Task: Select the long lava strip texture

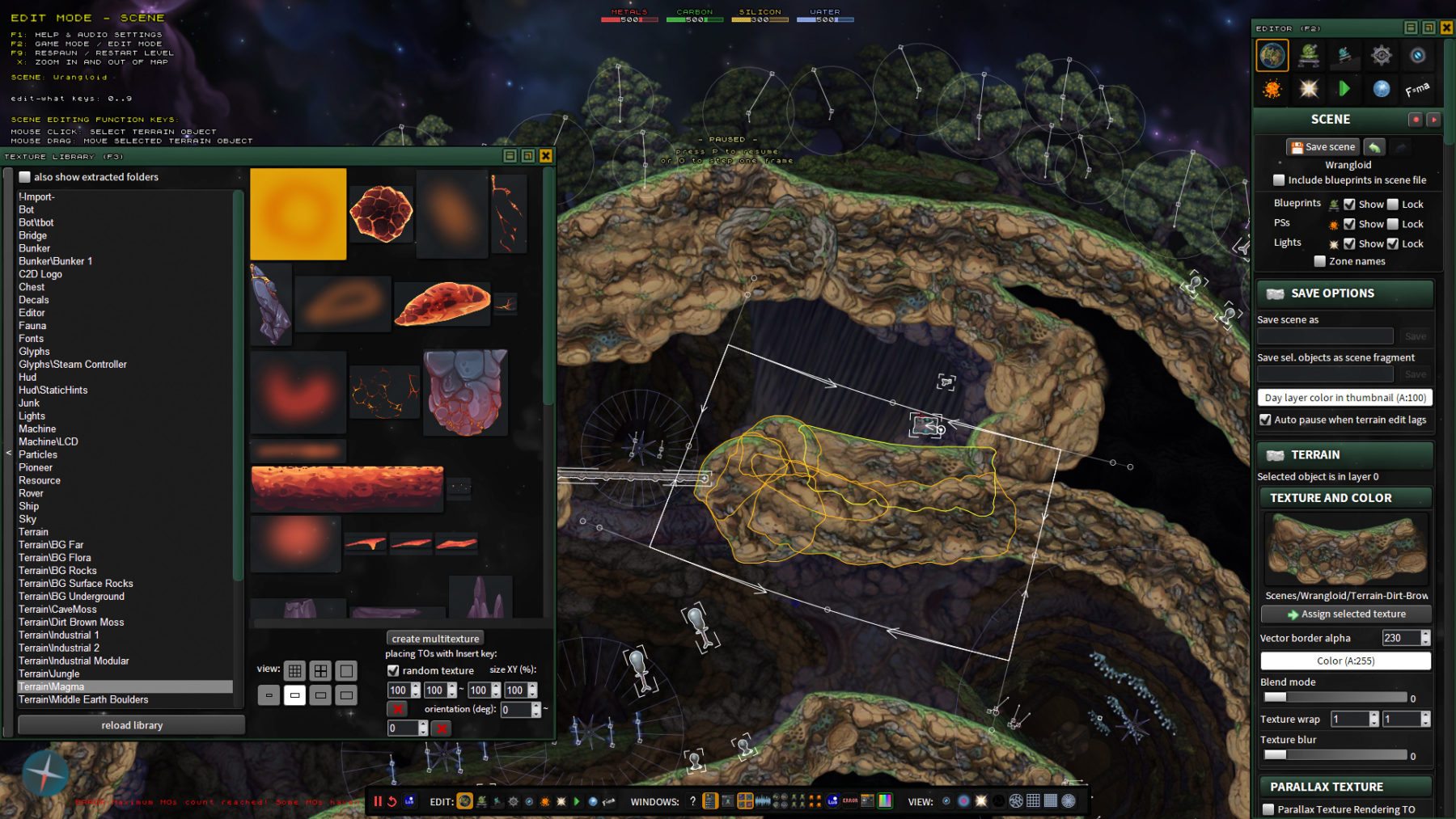Action: pos(347,488)
